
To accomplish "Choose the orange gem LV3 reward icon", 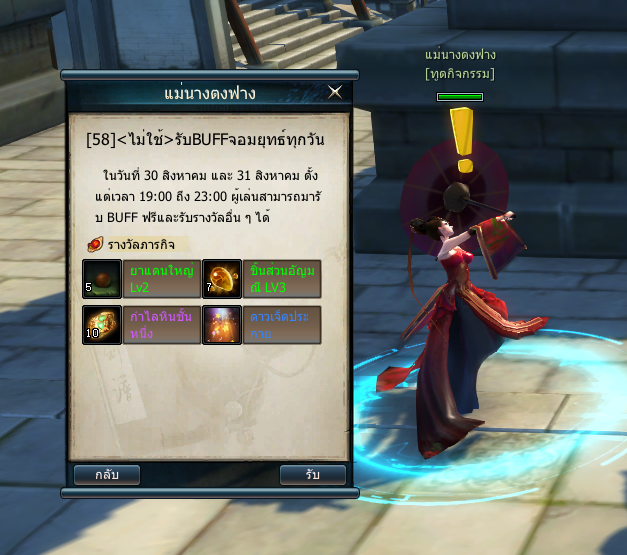I will click(x=222, y=279).
